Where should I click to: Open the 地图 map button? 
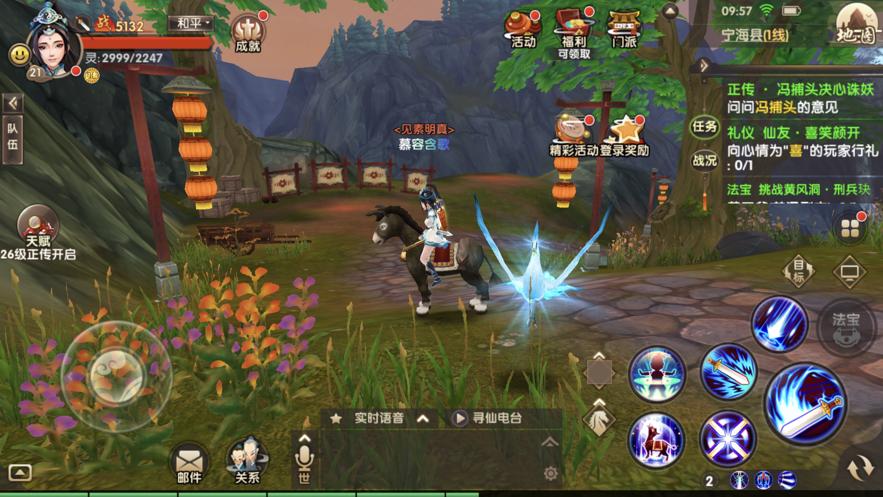[x=855, y=27]
